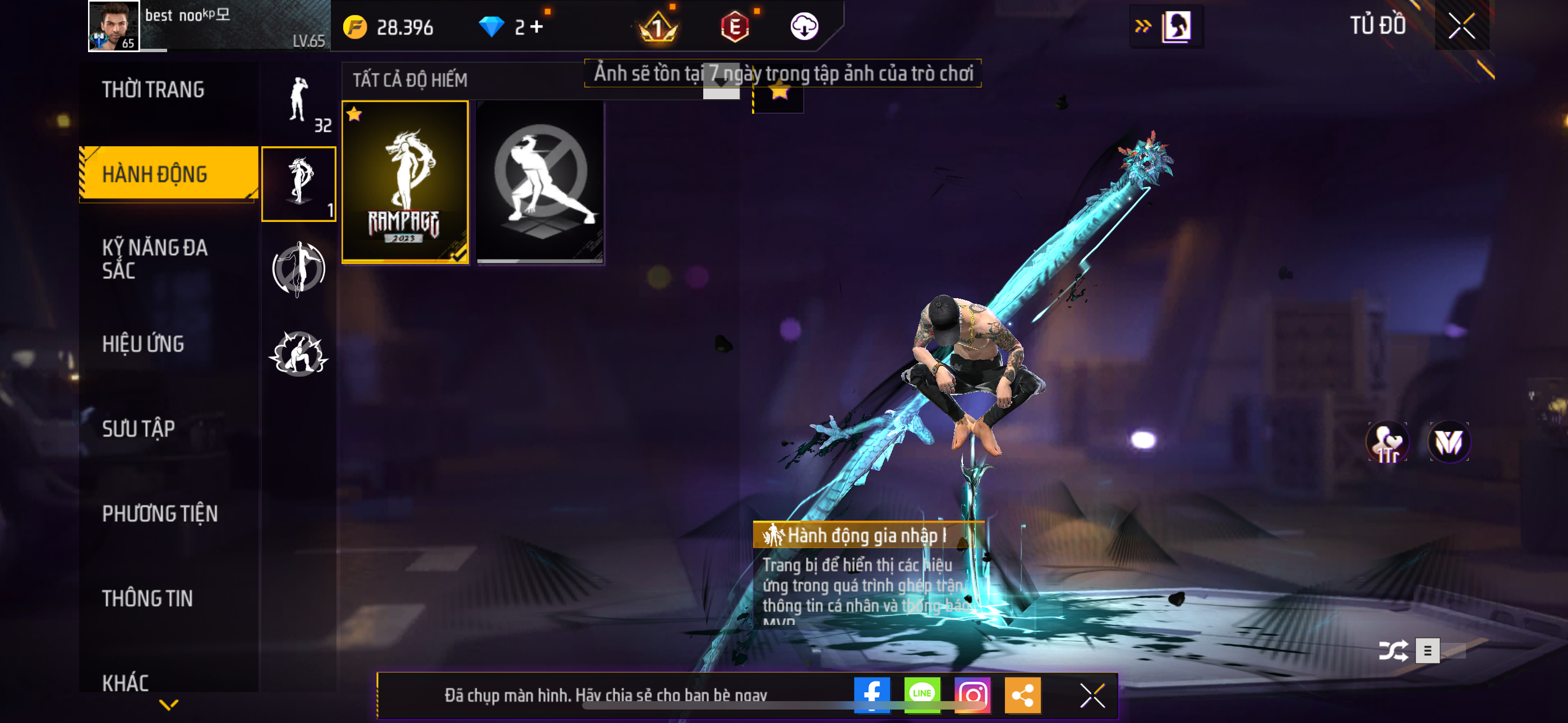Close the Tủ Đồ wardrobe screen
This screenshot has height=723, width=1568.
[1461, 26]
